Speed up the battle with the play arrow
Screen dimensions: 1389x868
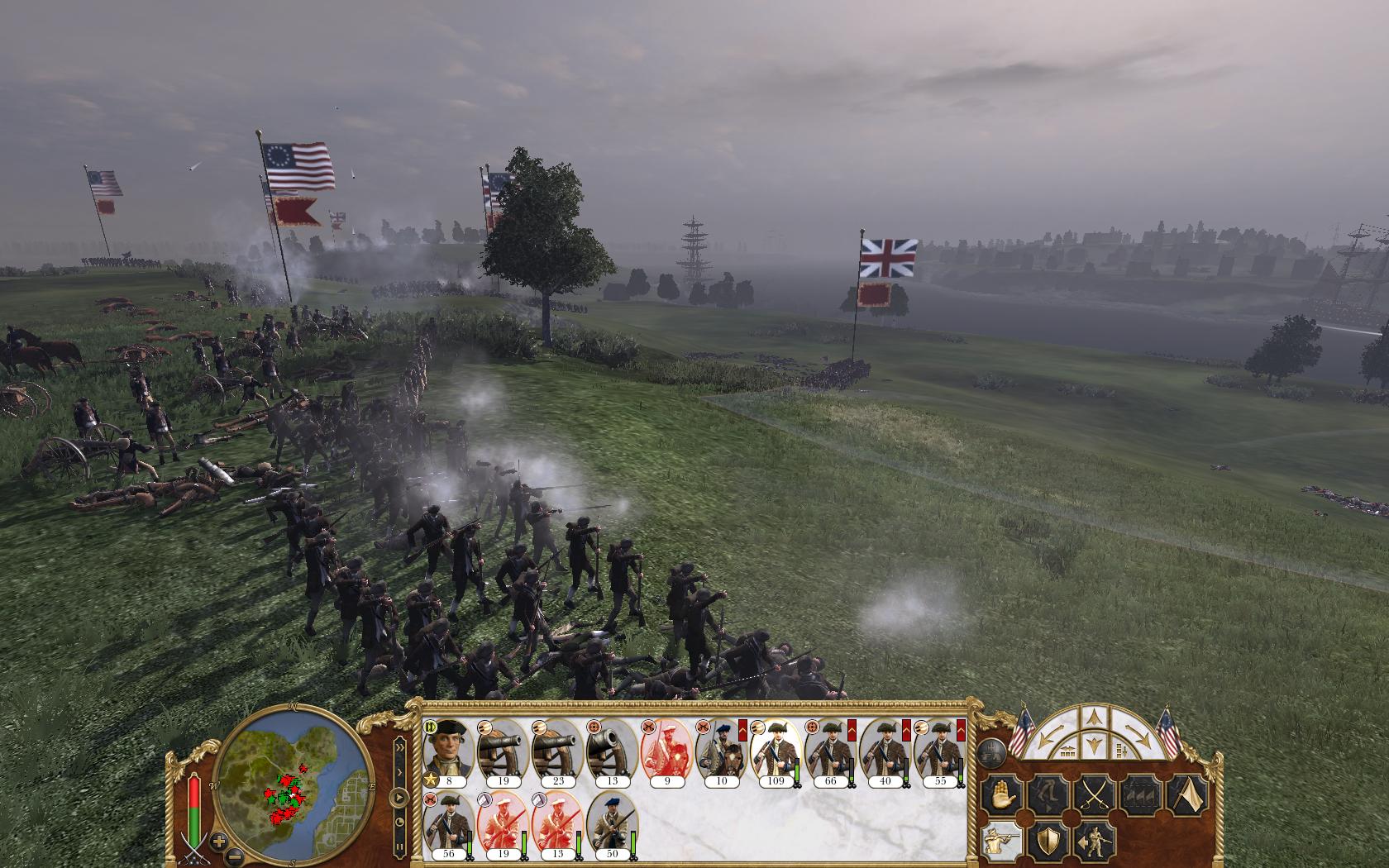[399, 797]
